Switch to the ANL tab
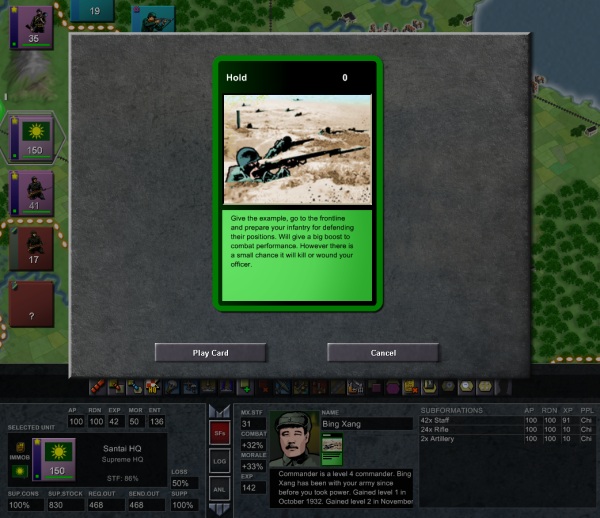 221,488
